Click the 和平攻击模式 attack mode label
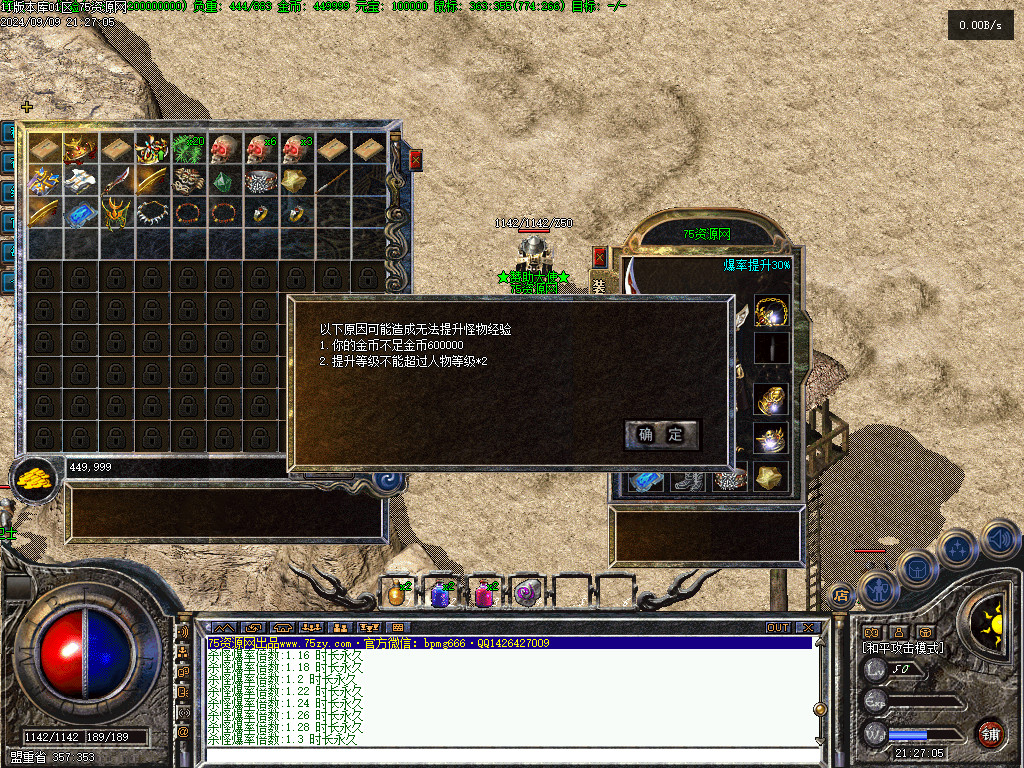This screenshot has width=1024, height=768. [x=903, y=648]
